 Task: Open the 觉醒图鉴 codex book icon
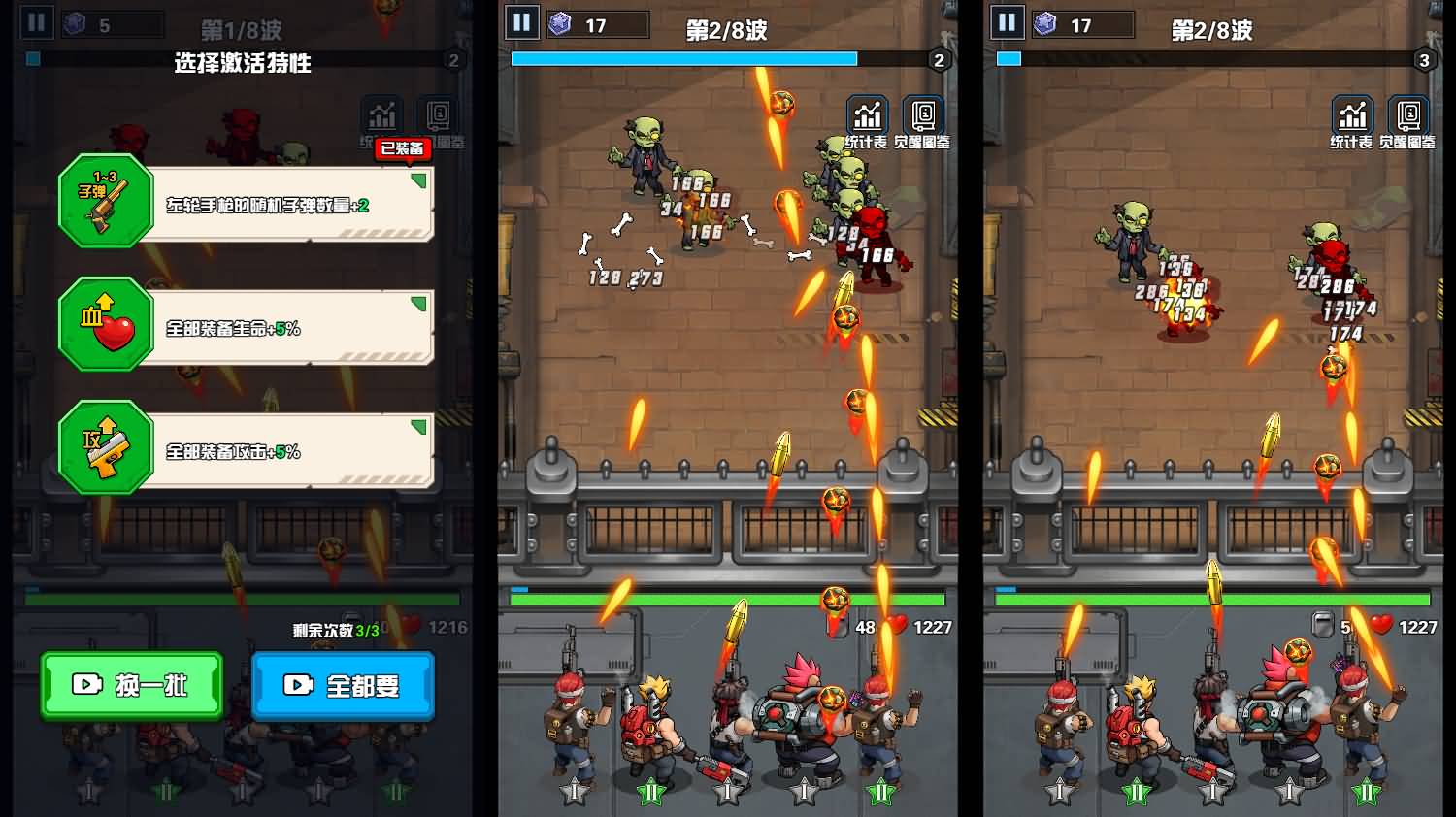tap(920, 114)
